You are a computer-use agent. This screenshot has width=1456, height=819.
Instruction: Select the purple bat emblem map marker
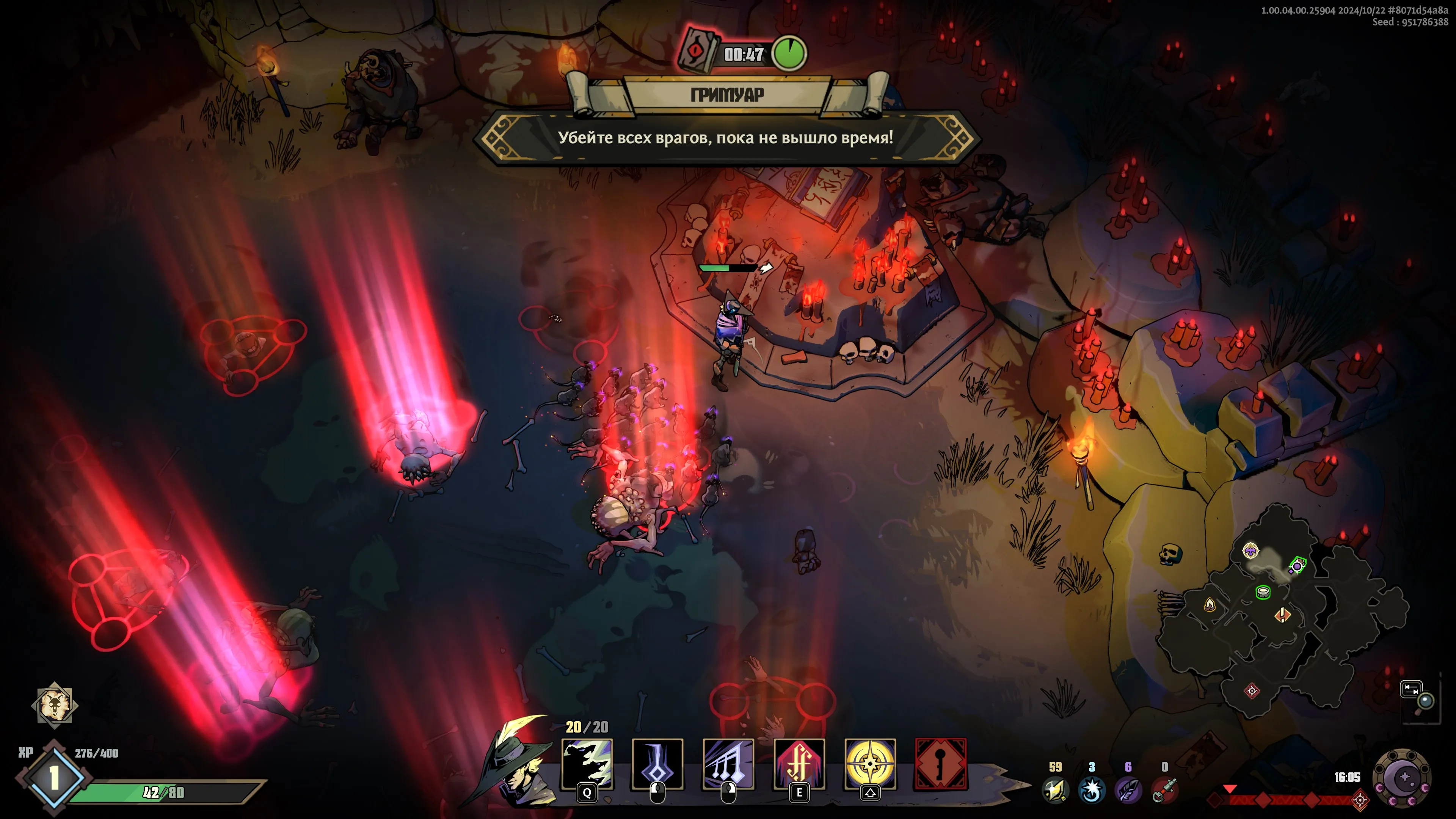[1250, 550]
